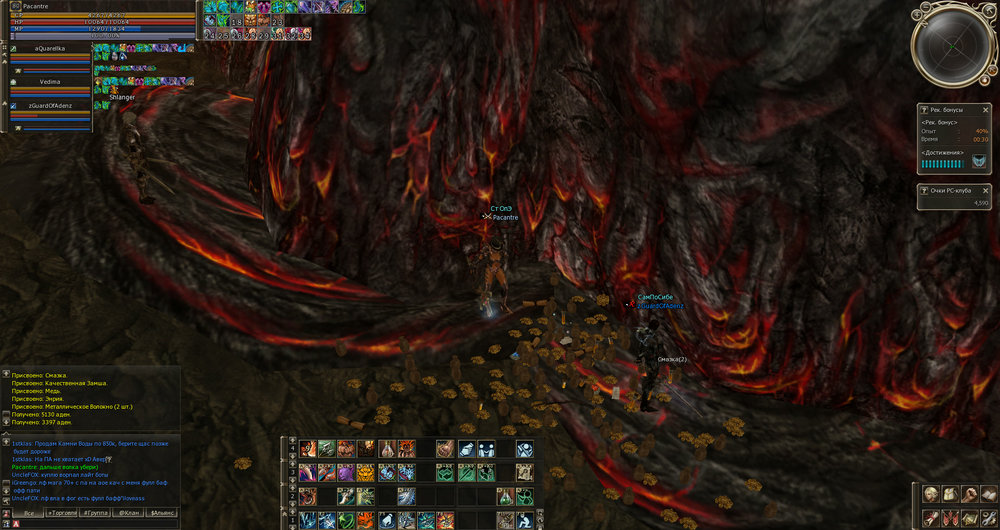
Task: Switch to the Клан chat tab
Action: [129, 512]
